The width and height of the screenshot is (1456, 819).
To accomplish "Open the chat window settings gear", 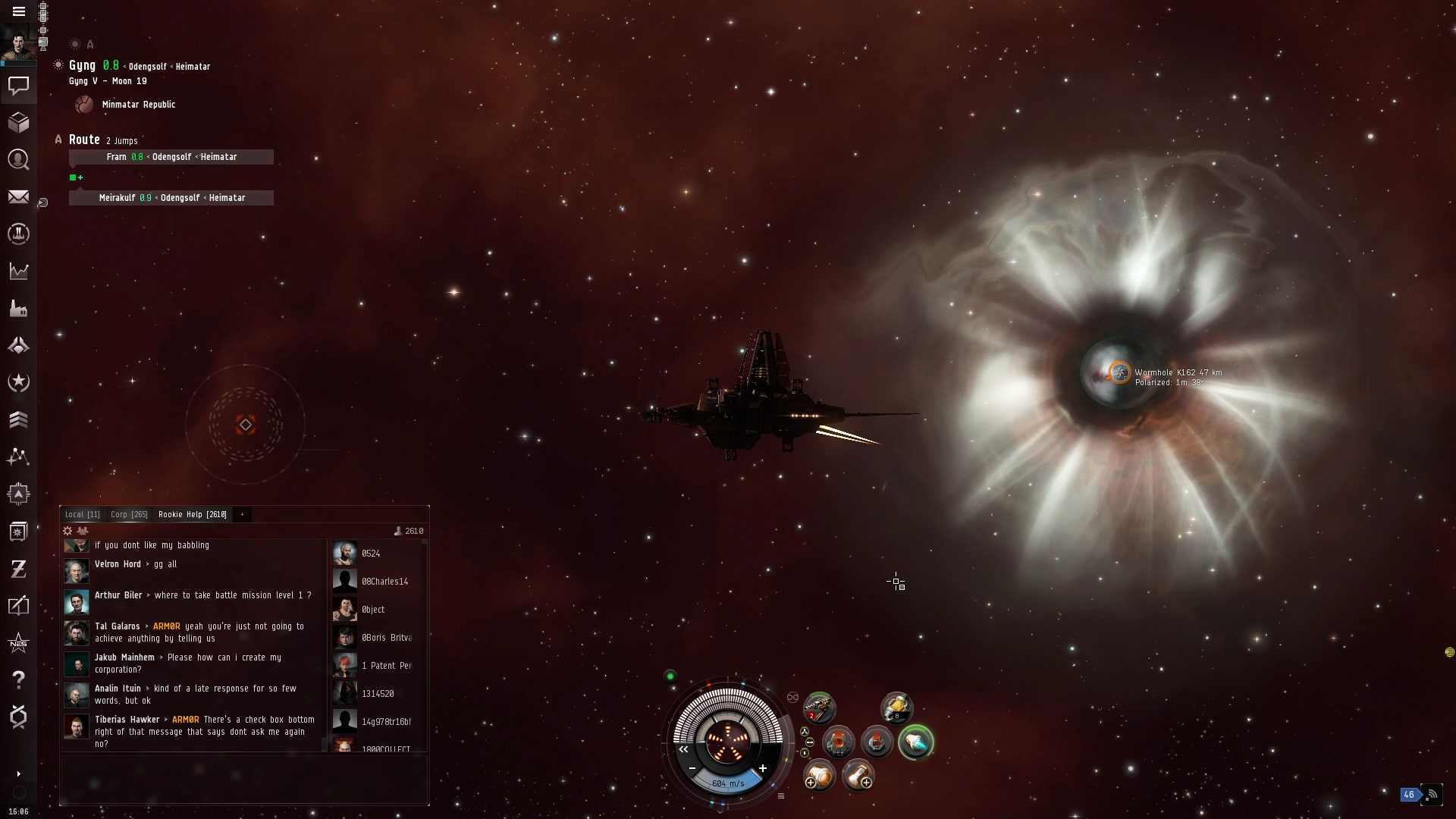I will 67,531.
